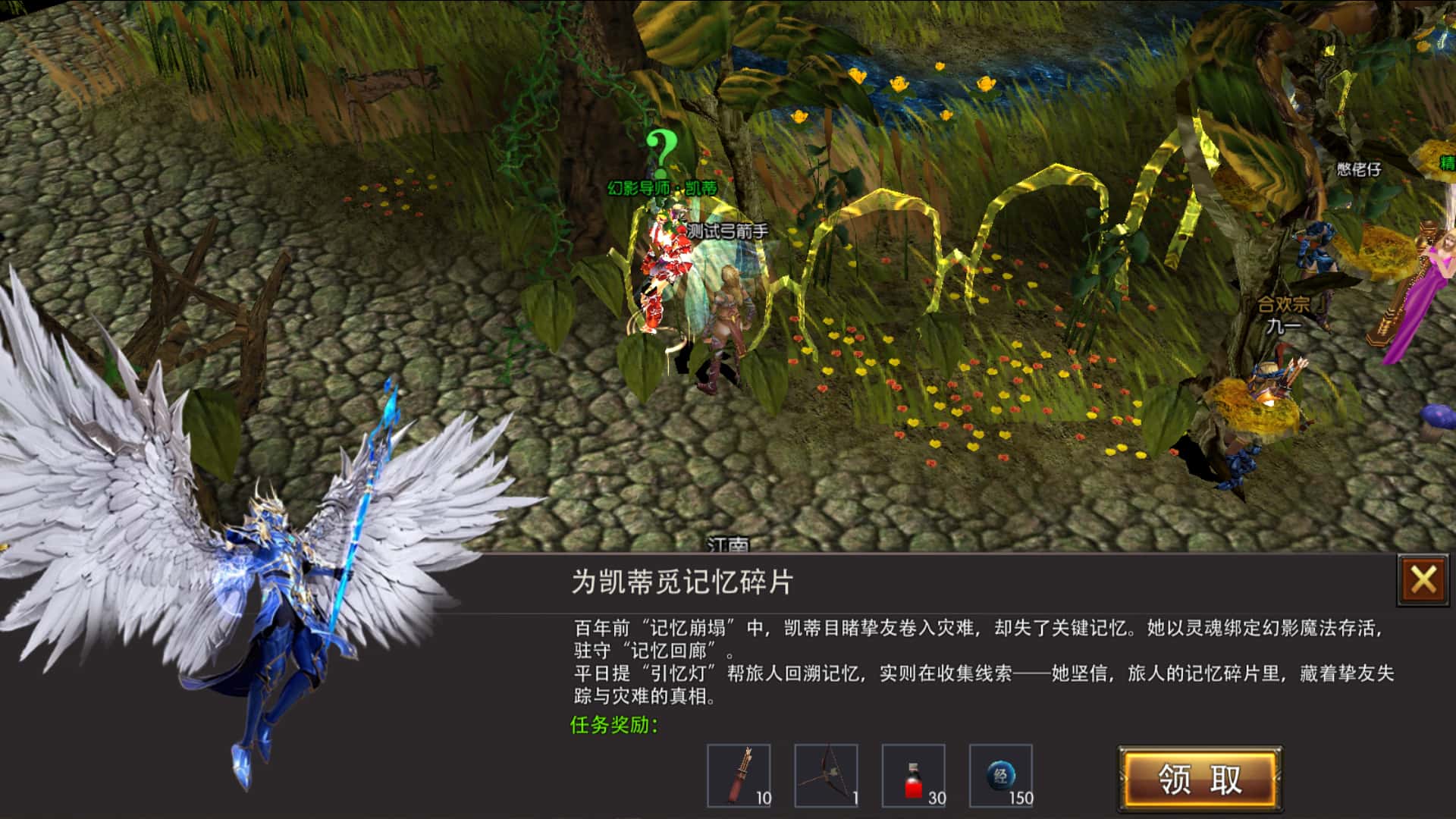Click the arrow quiver reward icon showing 10
This screenshot has width=1456, height=819.
click(739, 775)
